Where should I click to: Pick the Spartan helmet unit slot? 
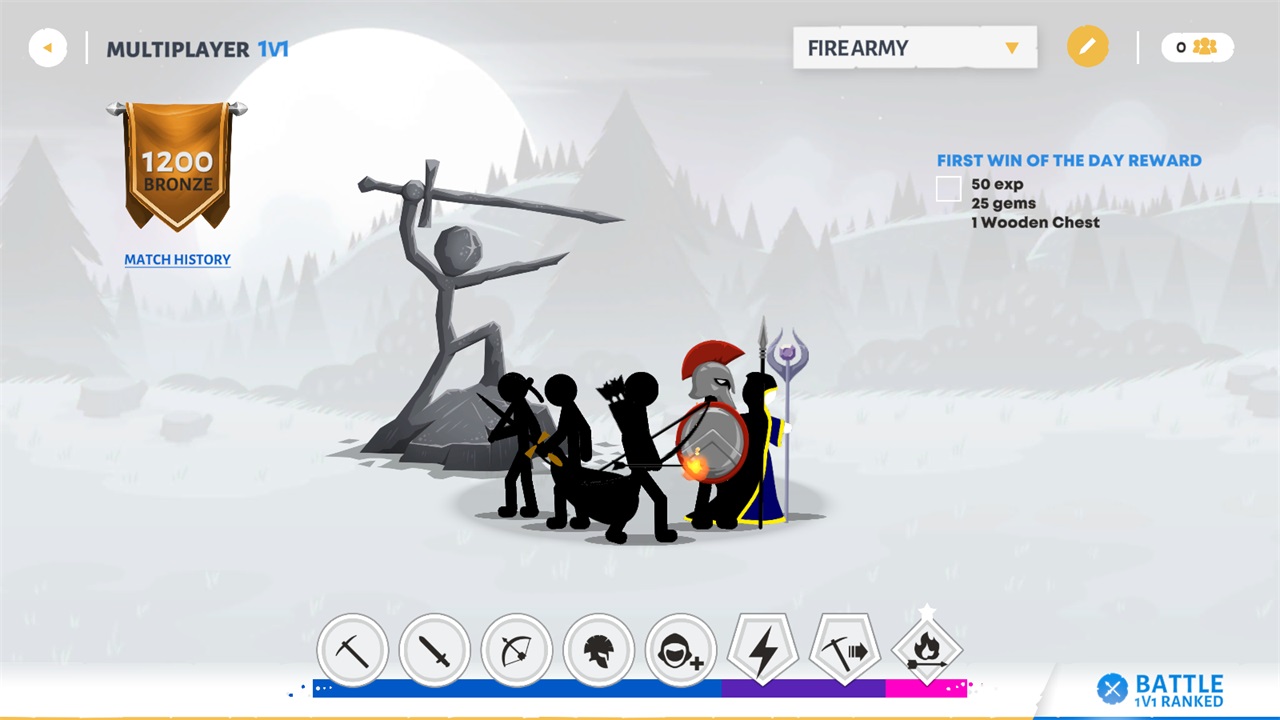[598, 651]
